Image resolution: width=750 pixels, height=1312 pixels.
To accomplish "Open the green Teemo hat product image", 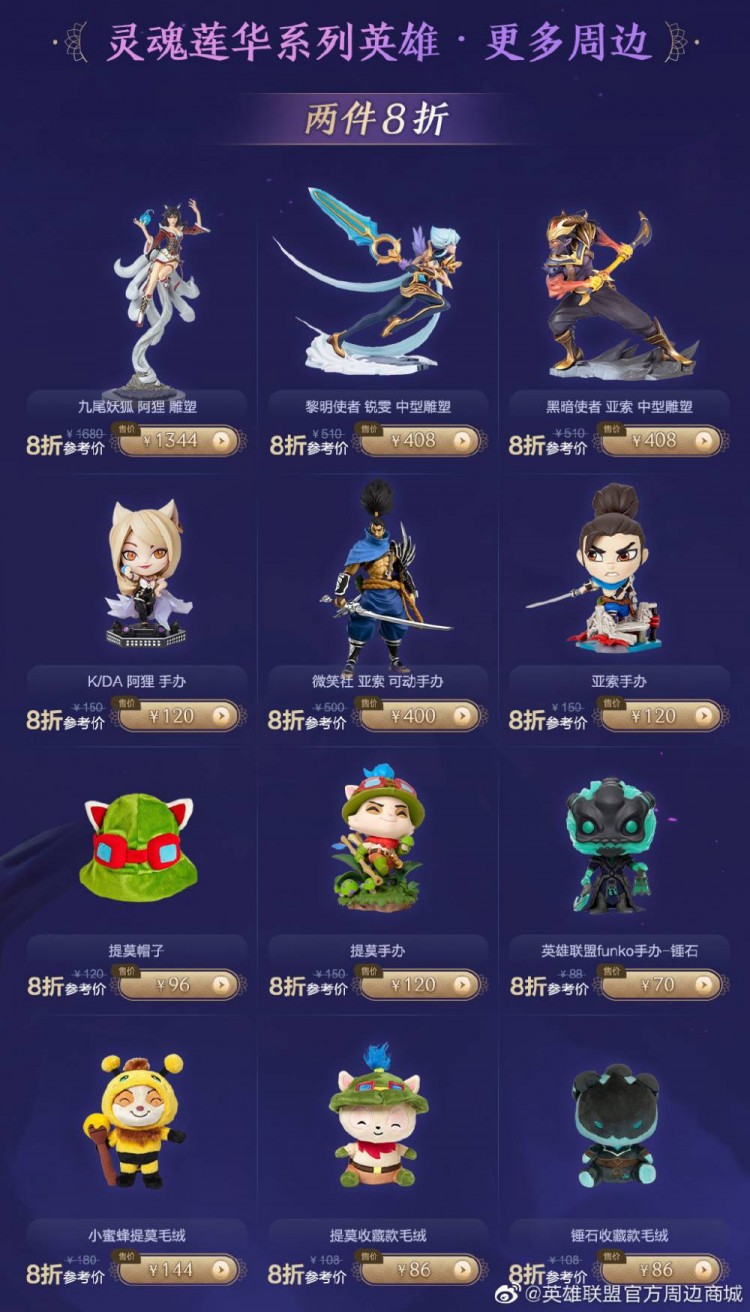I will pos(138,850).
